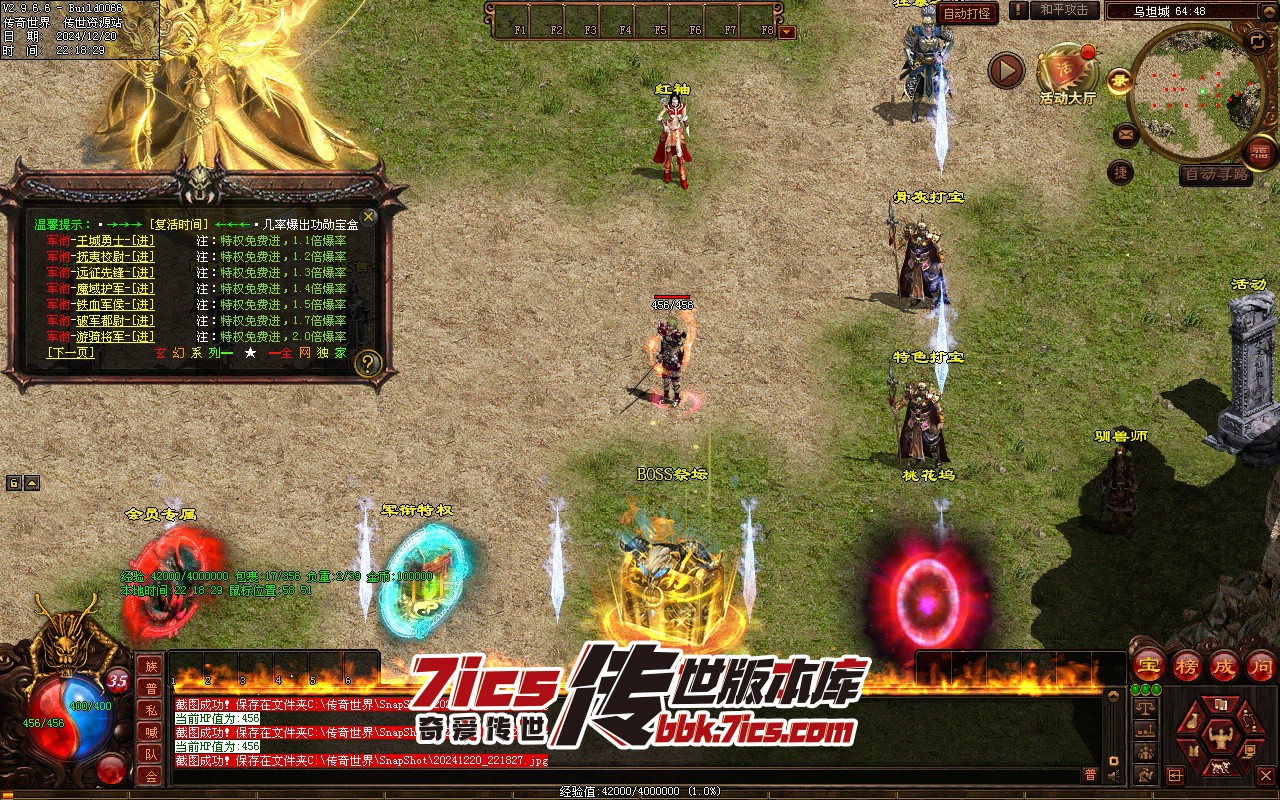Switch the 和平攻击 attack mode
The height and width of the screenshot is (800, 1280).
tap(1064, 10)
